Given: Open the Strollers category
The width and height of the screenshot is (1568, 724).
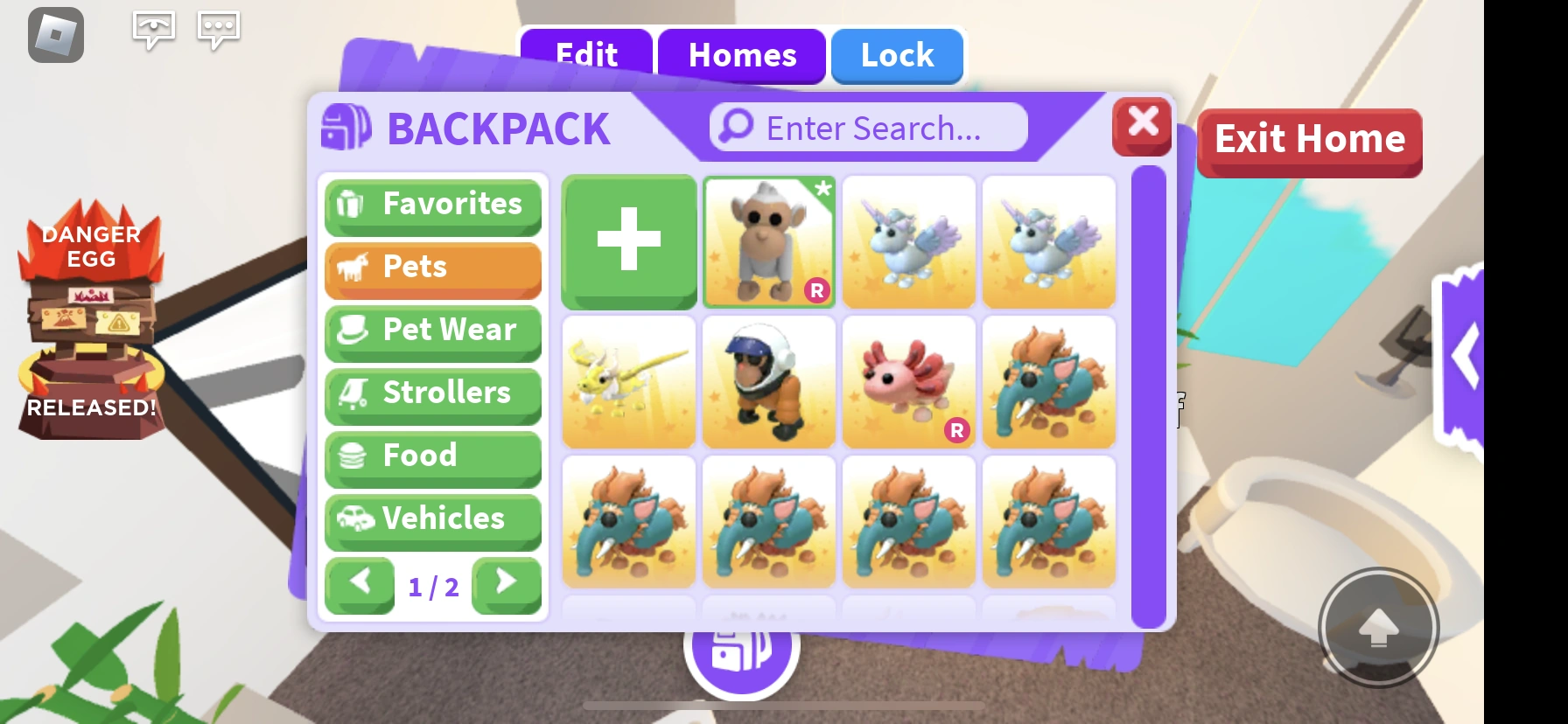Looking at the screenshot, I should 432,394.
